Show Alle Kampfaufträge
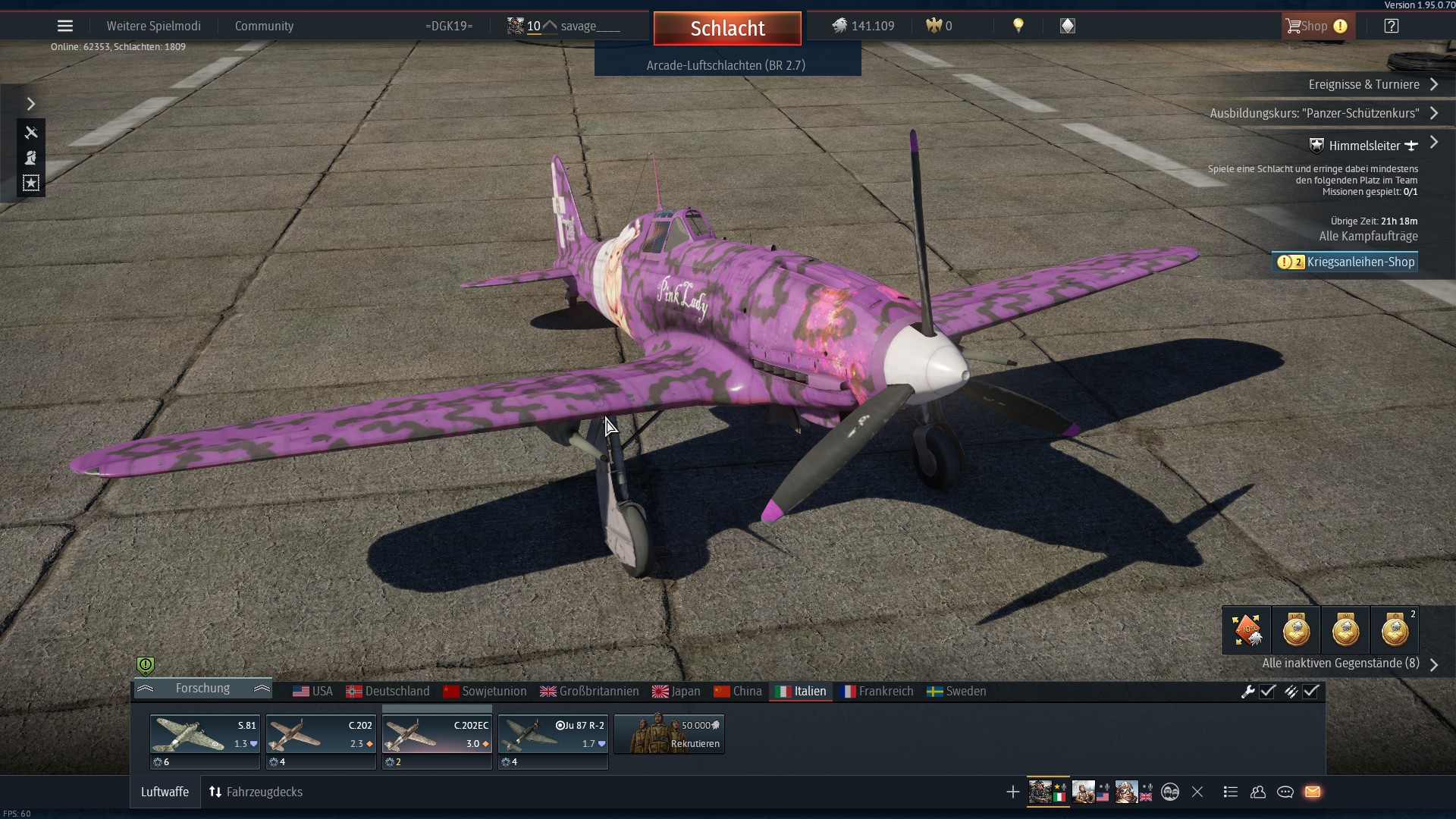The image size is (1456, 819). tap(1368, 236)
